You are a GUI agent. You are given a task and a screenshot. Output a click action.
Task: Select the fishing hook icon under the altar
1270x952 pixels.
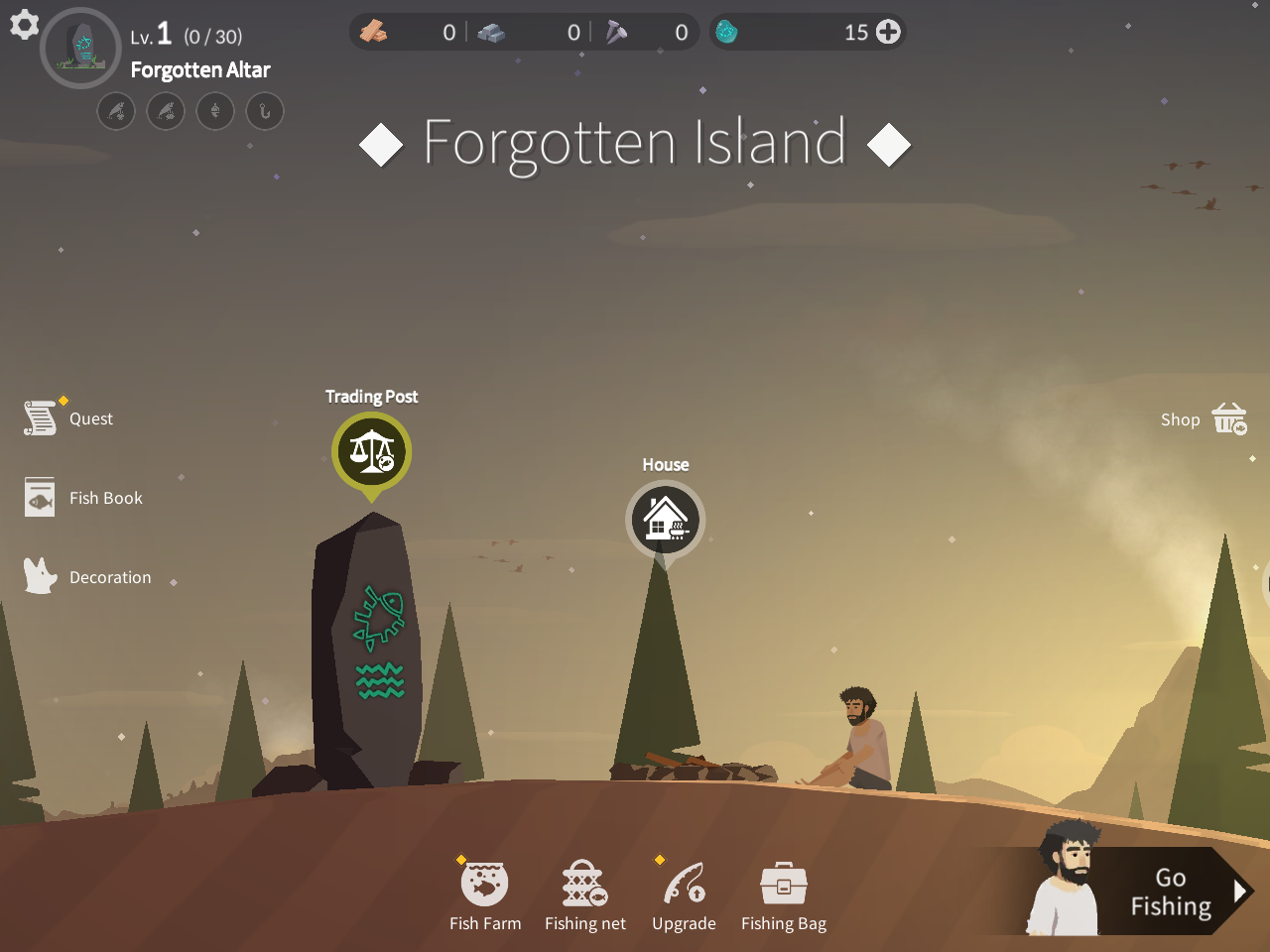[265, 111]
